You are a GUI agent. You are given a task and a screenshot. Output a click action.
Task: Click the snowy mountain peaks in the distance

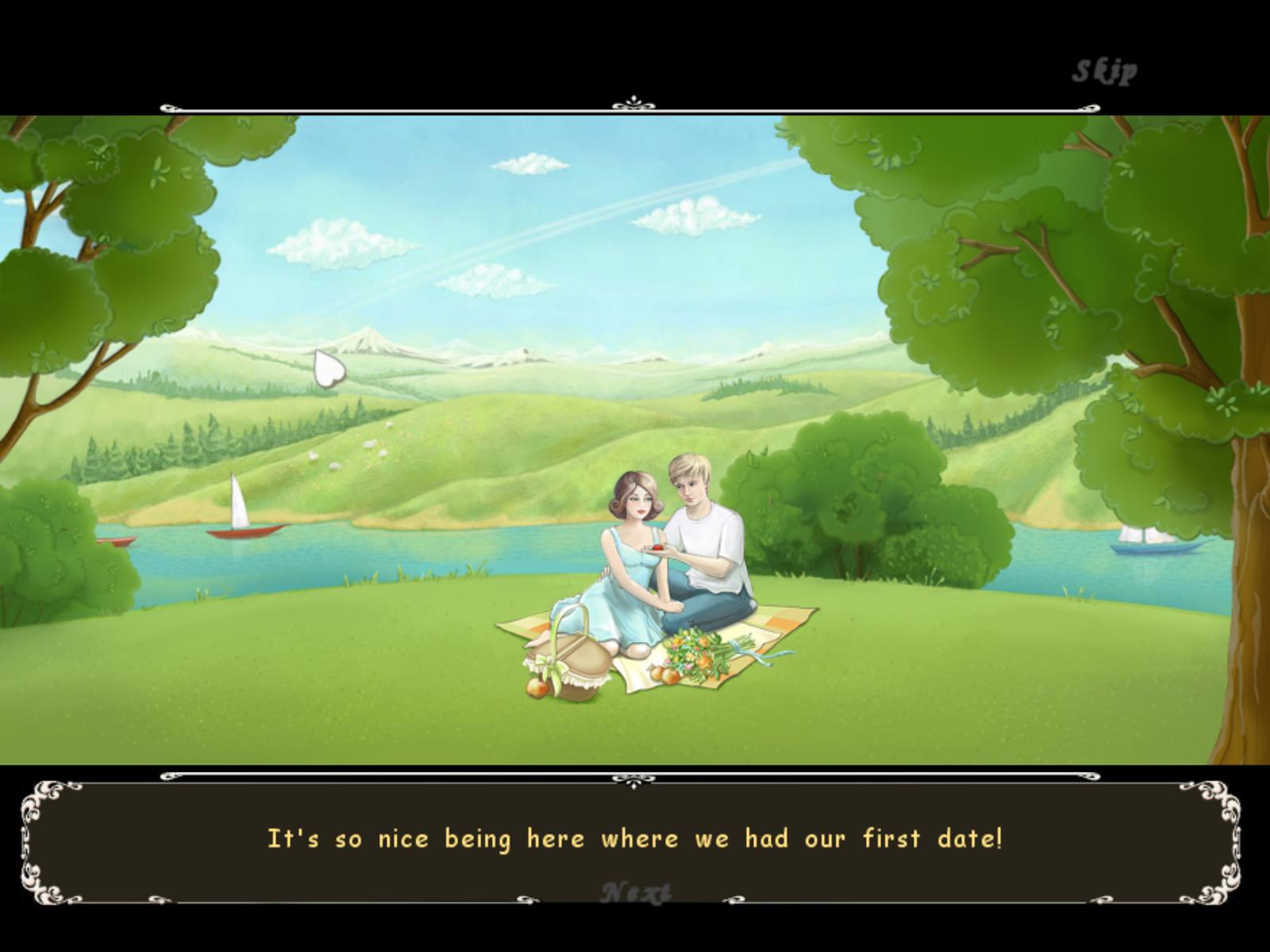pos(365,341)
